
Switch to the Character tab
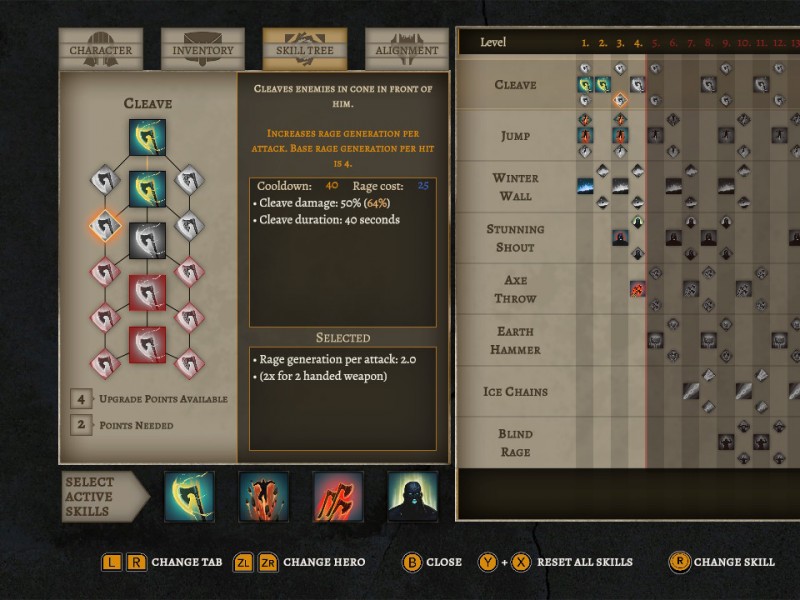coord(100,50)
